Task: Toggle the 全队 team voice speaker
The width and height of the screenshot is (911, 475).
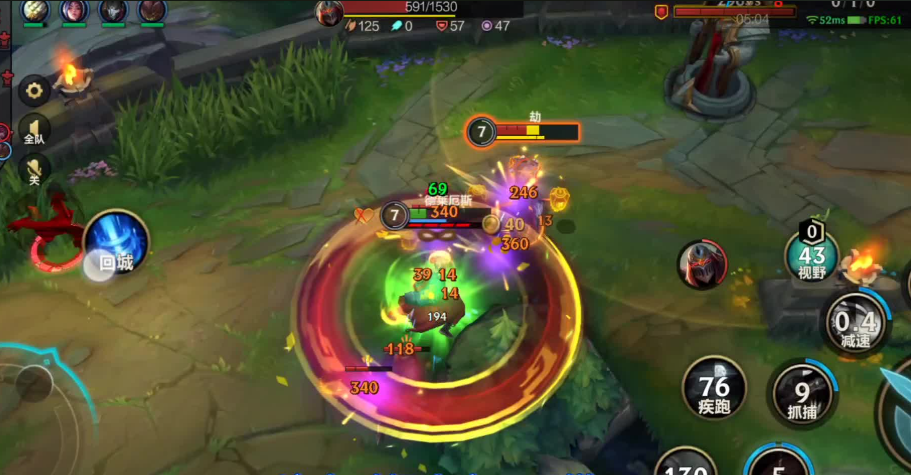Action: pyautogui.click(x=35, y=128)
